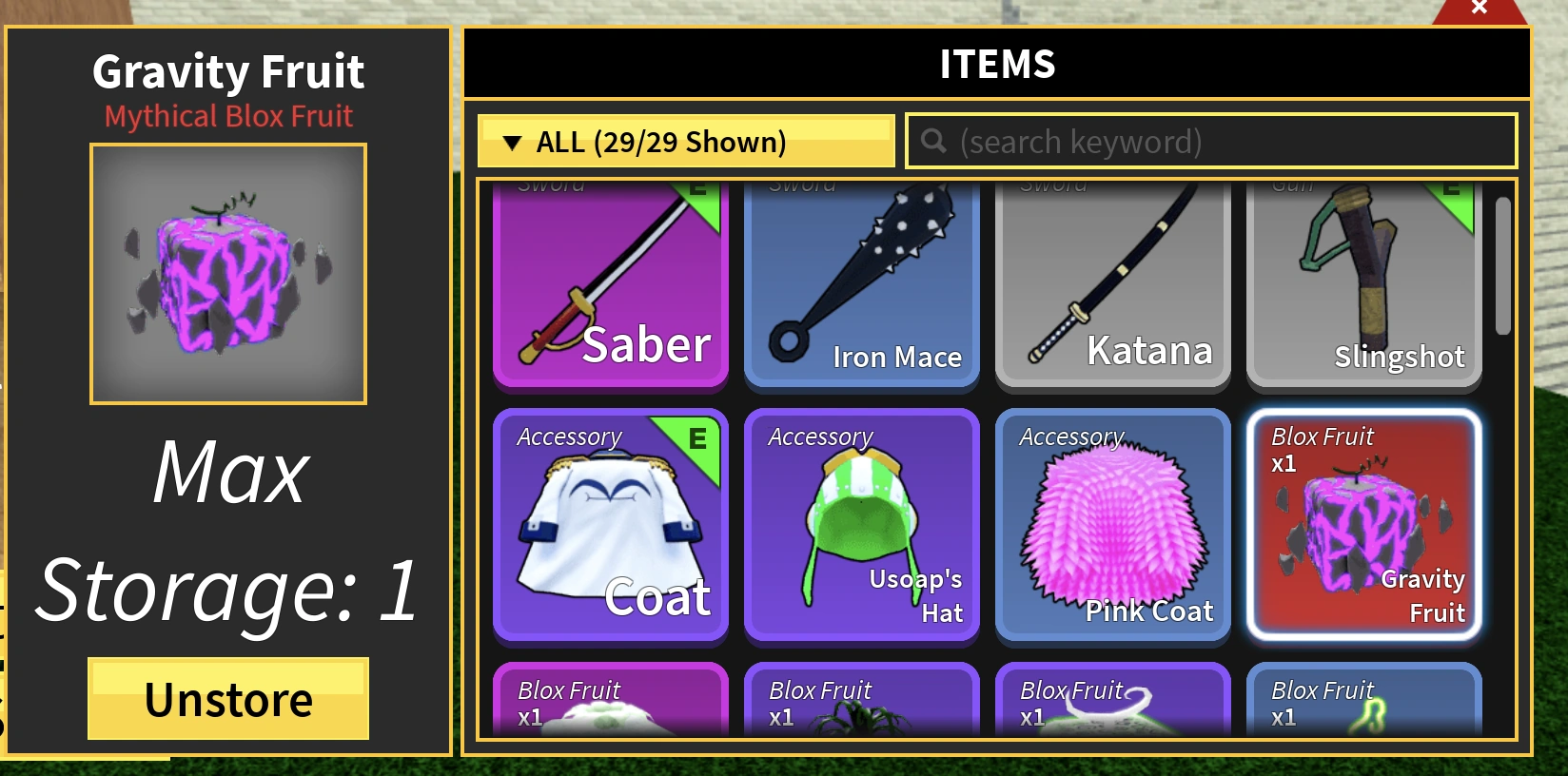Click Usoap's Hat accessory icon
The width and height of the screenshot is (1568, 776).
point(861,528)
